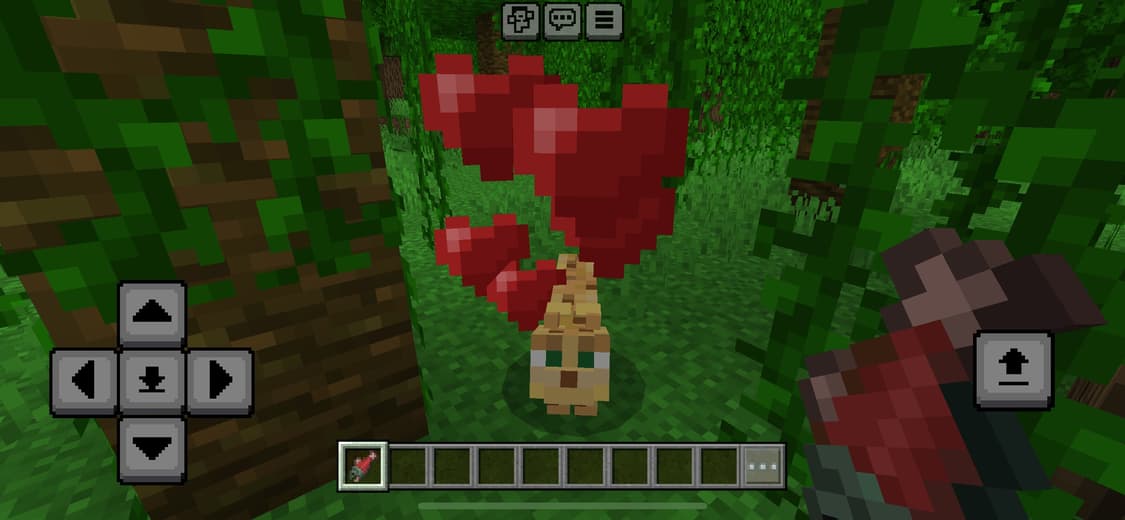
Task: Tap the move left arrow
Action: click(x=84, y=381)
